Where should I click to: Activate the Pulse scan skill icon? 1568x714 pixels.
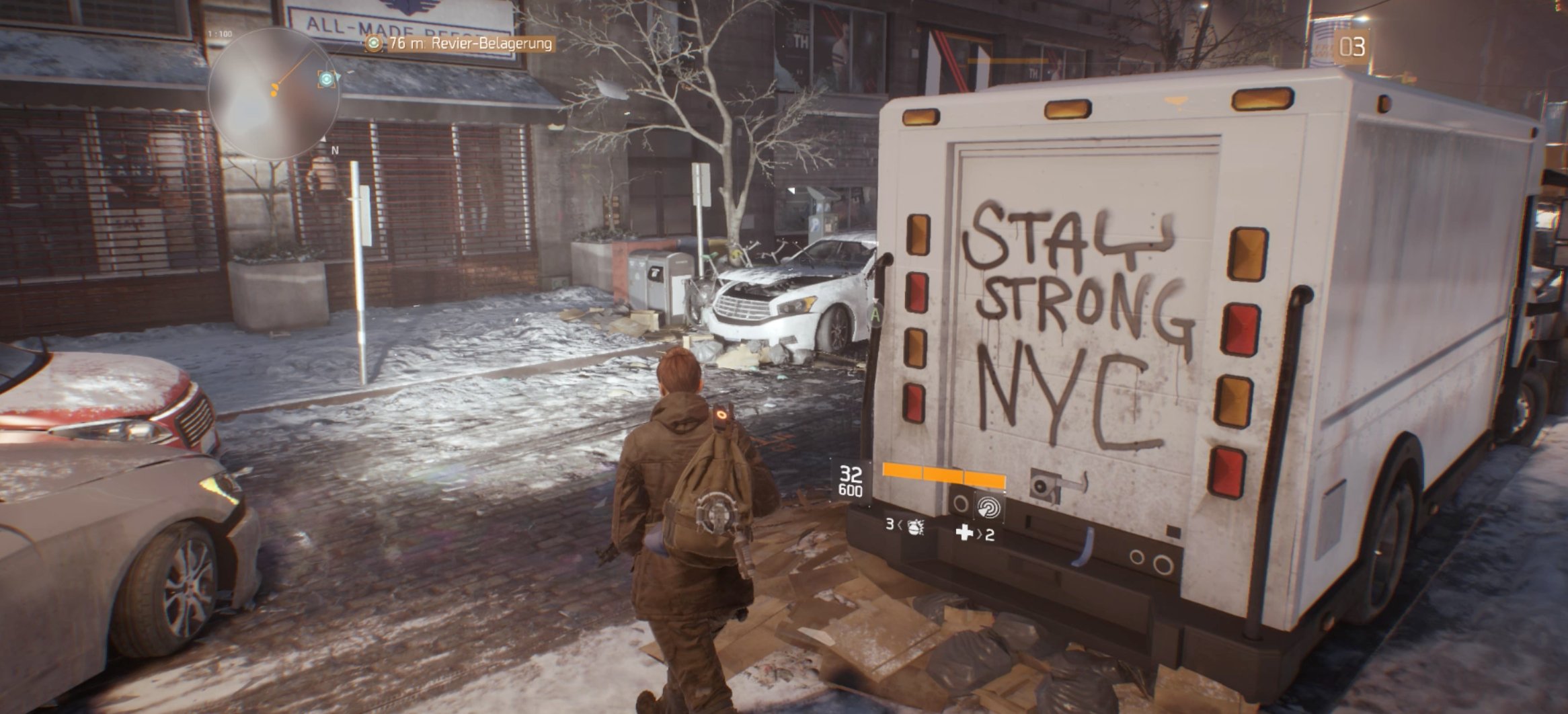tap(990, 506)
